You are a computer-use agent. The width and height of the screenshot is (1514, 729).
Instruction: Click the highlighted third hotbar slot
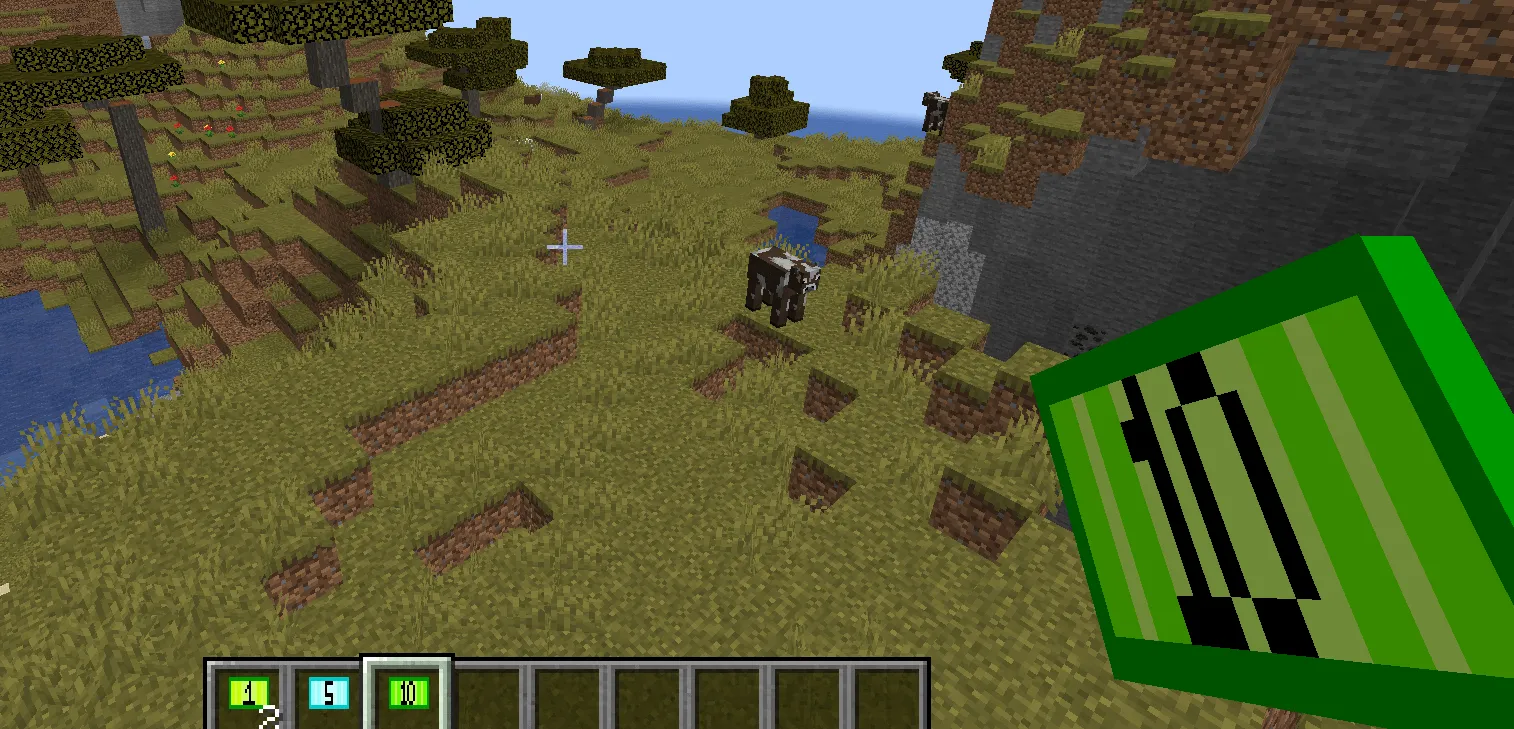coord(406,690)
